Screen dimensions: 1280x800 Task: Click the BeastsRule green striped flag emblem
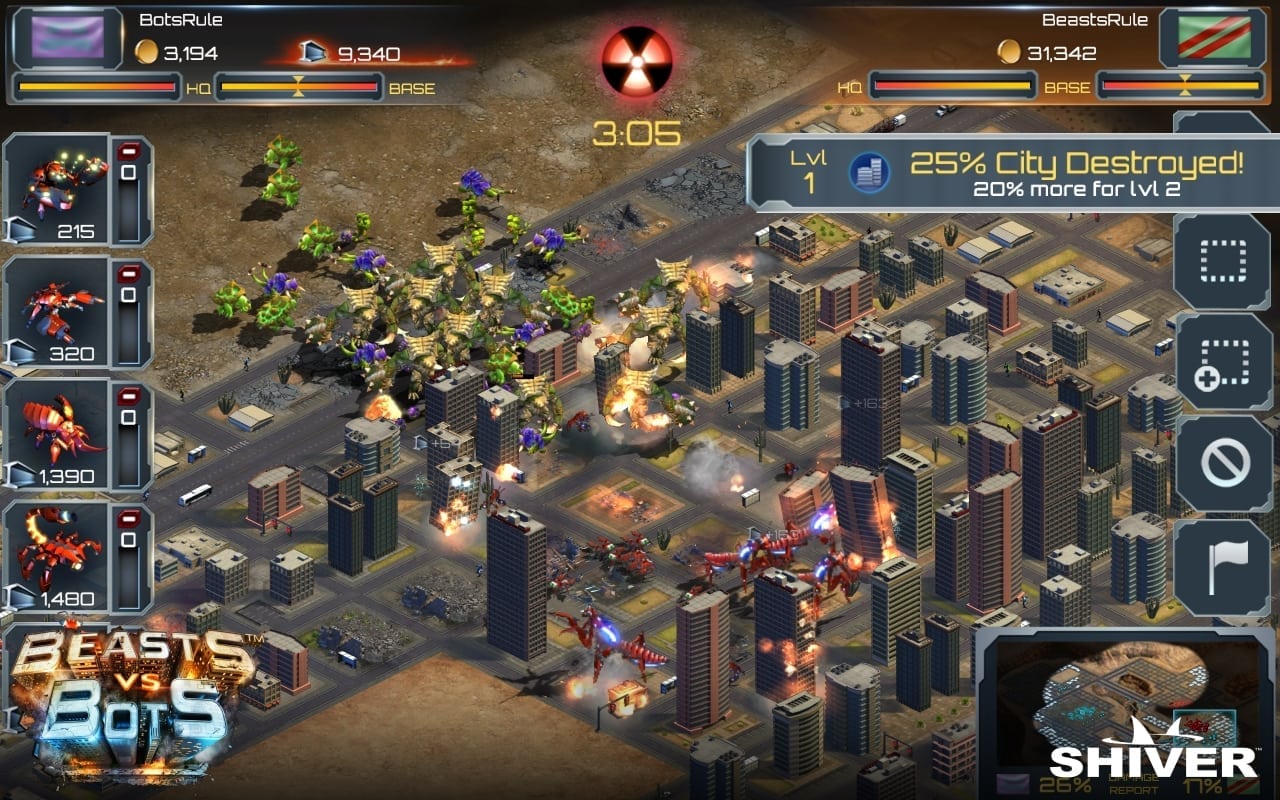[1212, 39]
